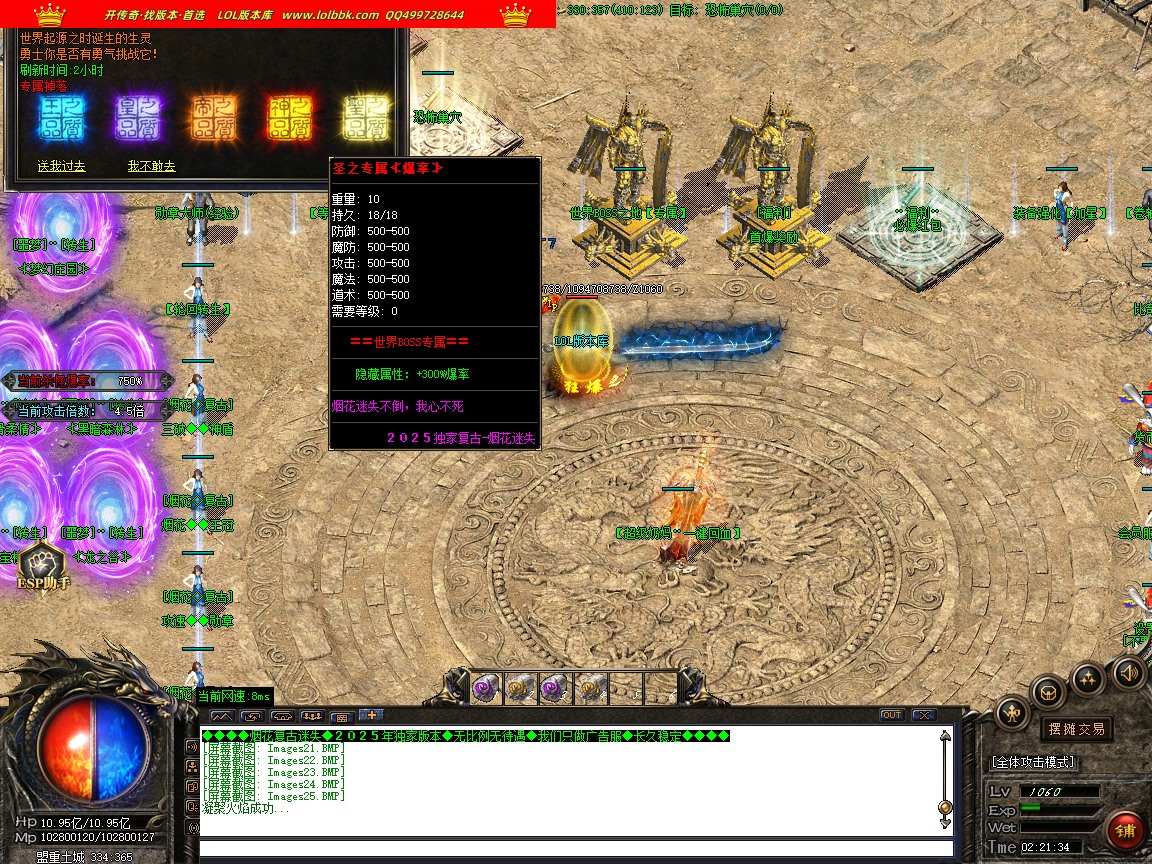Select the red-gold 神之品质 seal icon

(x=290, y=118)
